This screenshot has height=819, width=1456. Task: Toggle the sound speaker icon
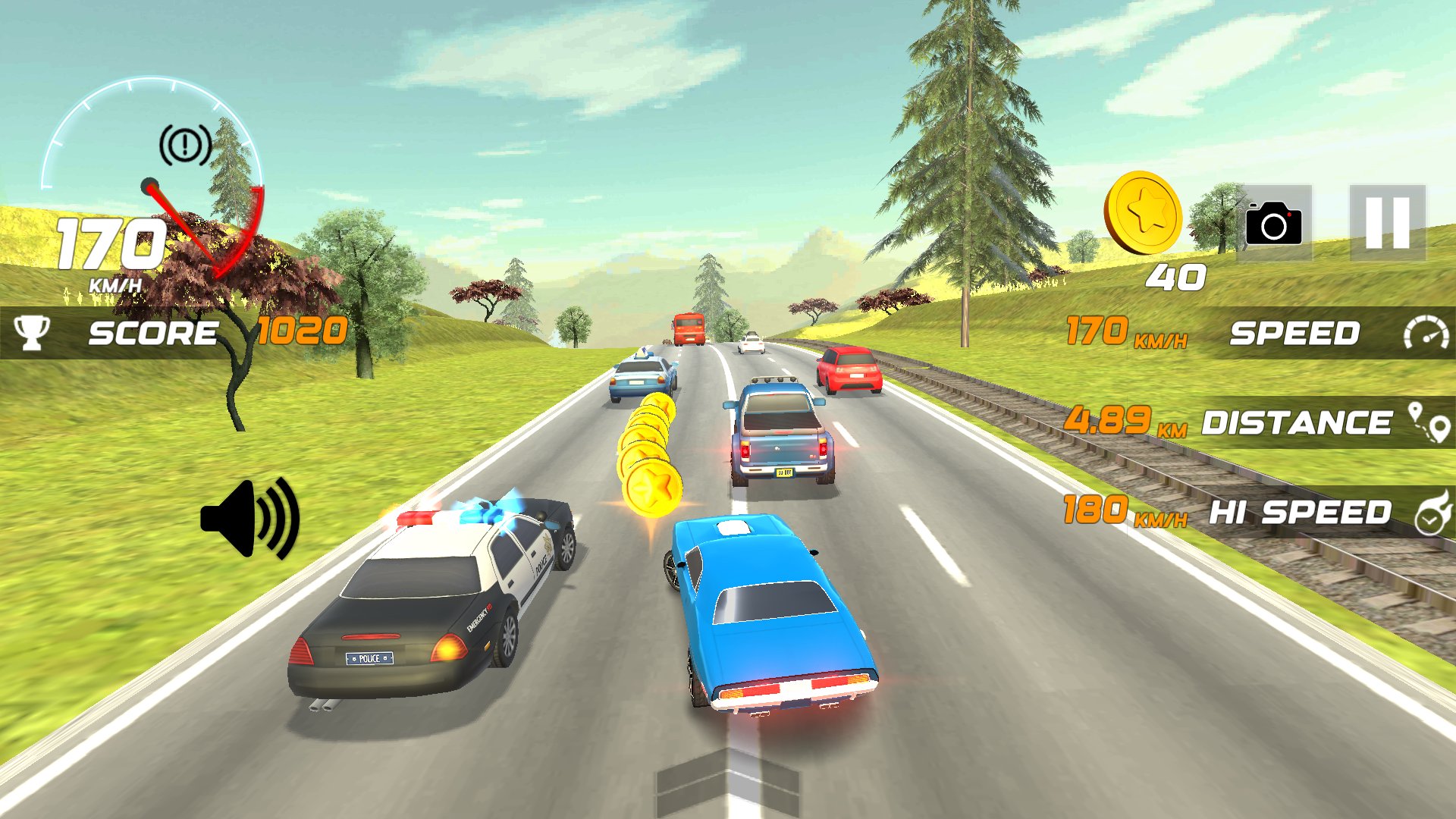click(250, 519)
